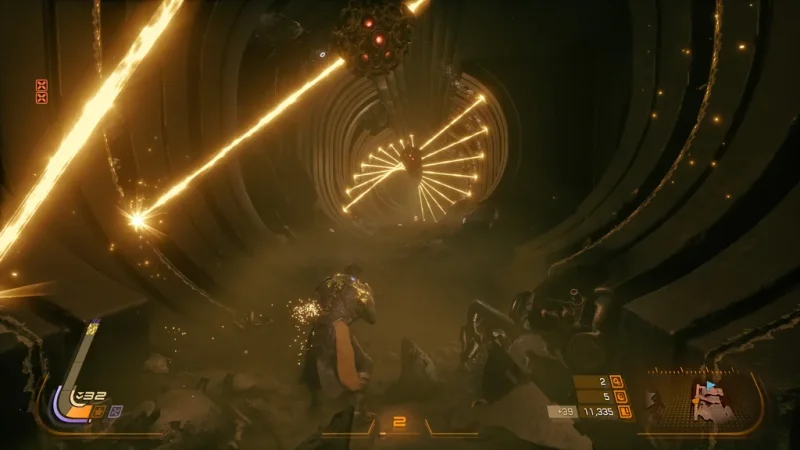800x450 pixels.
Task: Click the key icon beside the count of 2
Action: tap(616, 381)
